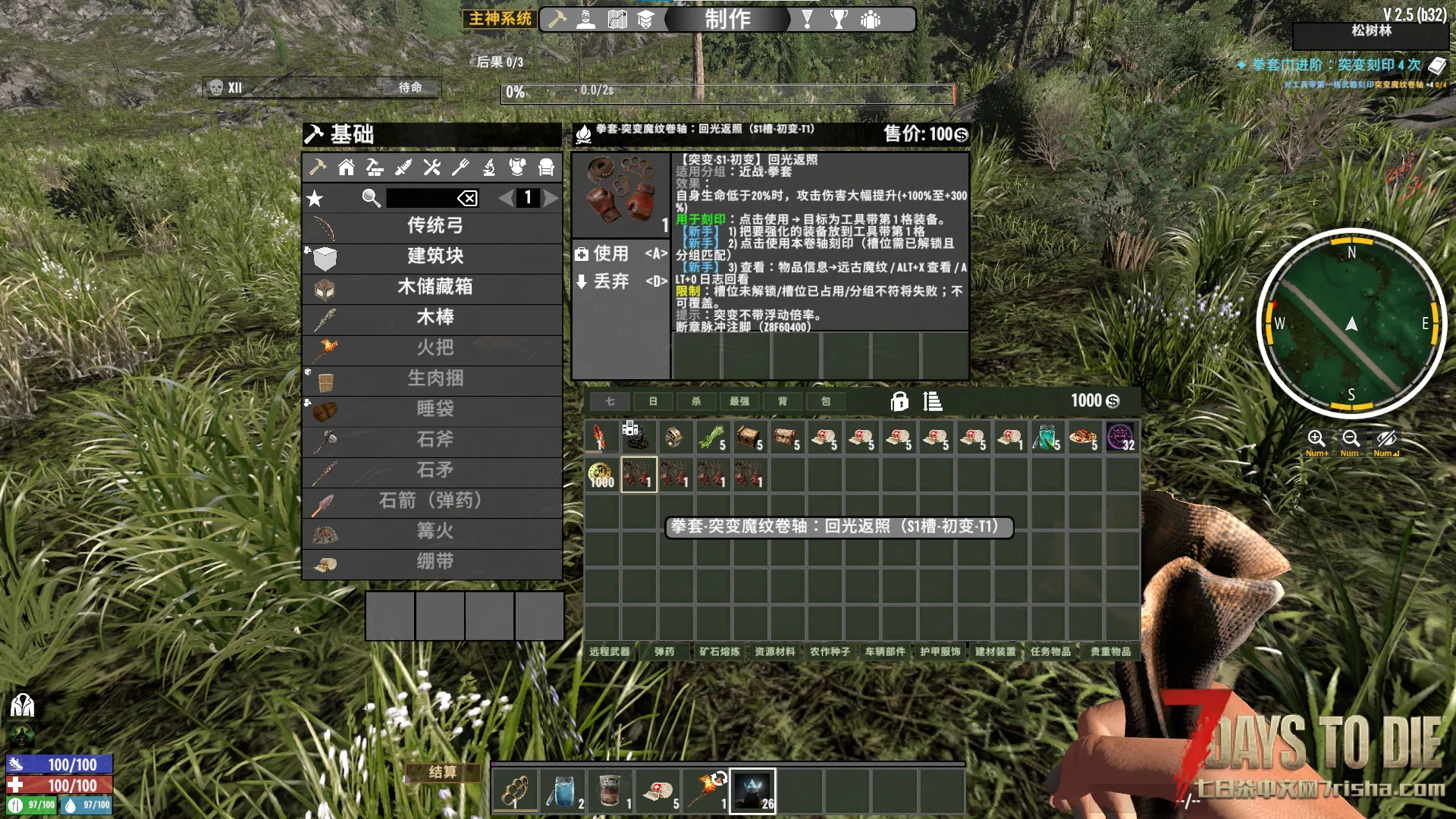Sort inventory with the stack-sort icon

[x=933, y=401]
